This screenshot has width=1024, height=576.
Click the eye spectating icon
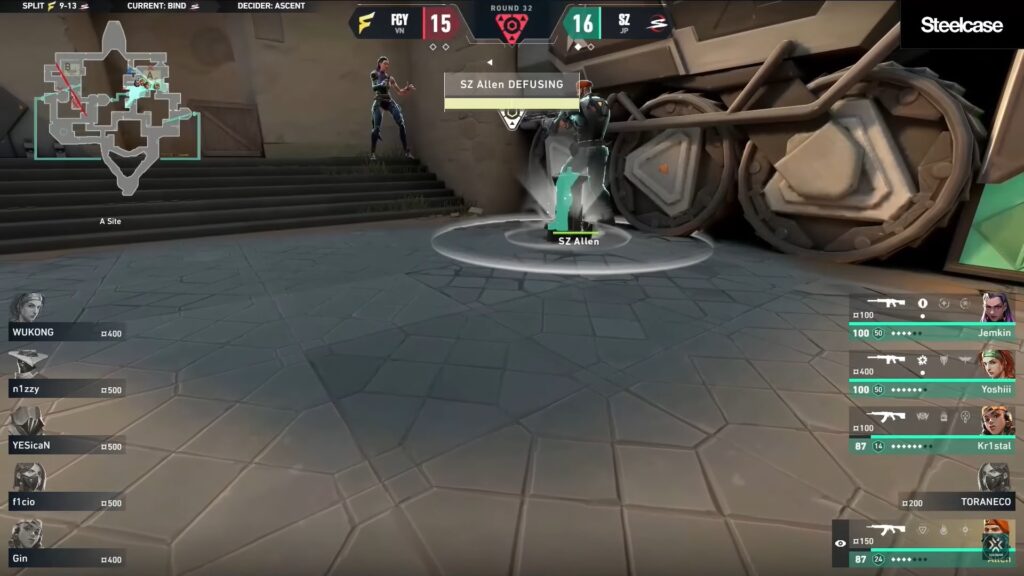point(840,543)
